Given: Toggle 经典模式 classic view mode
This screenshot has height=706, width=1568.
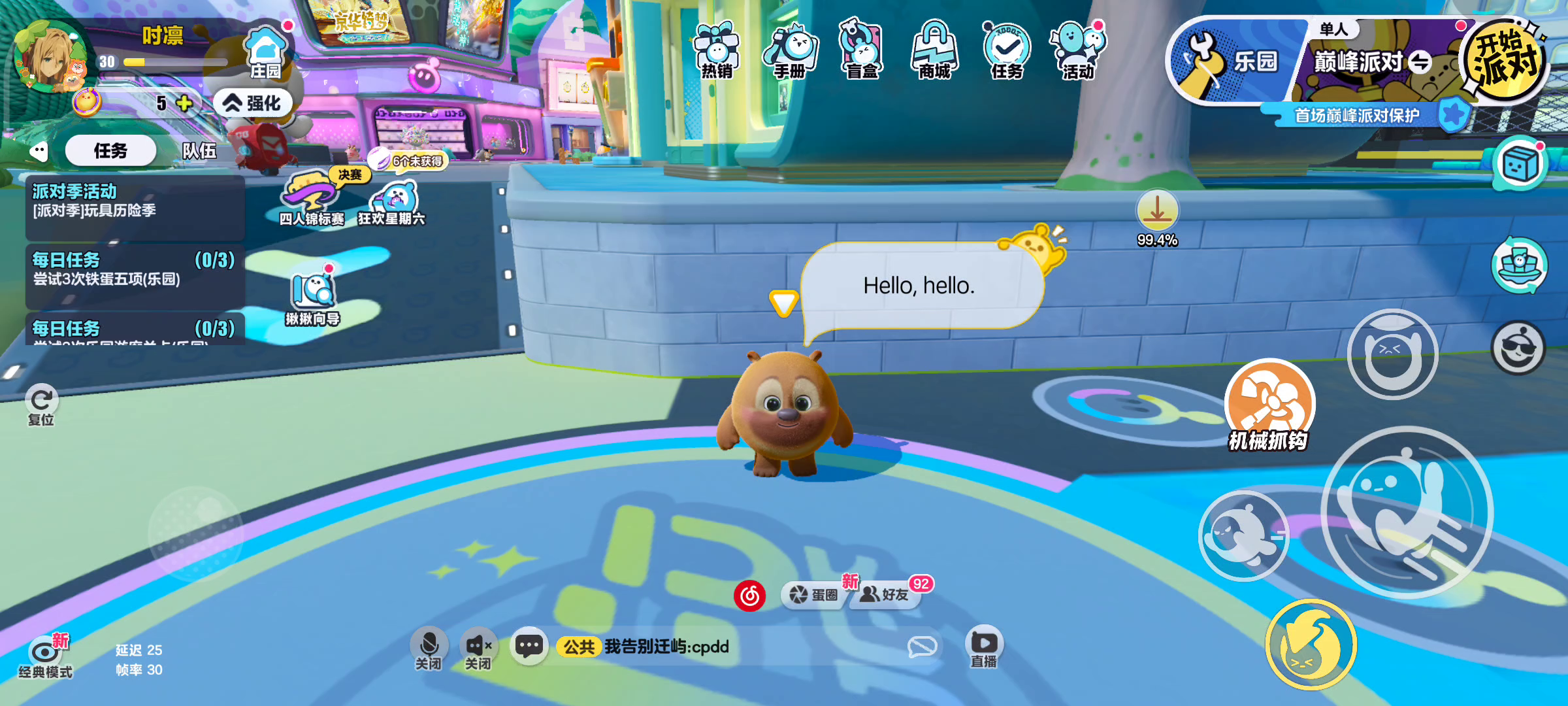Looking at the screenshot, I should pyautogui.click(x=44, y=656).
